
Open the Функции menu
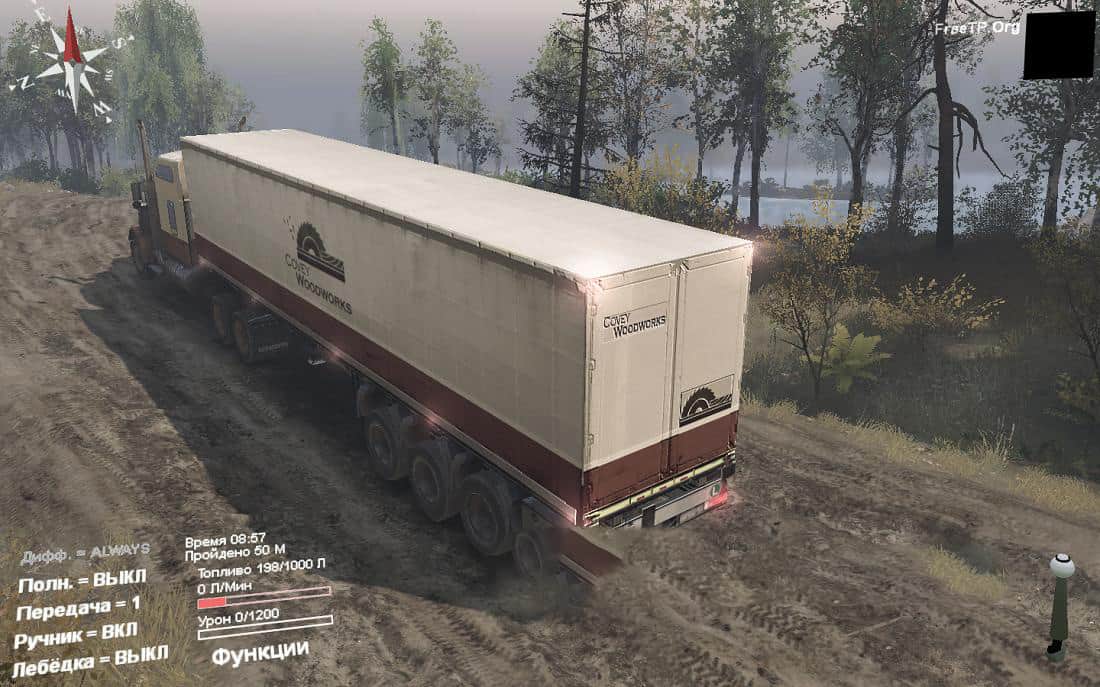point(260,653)
